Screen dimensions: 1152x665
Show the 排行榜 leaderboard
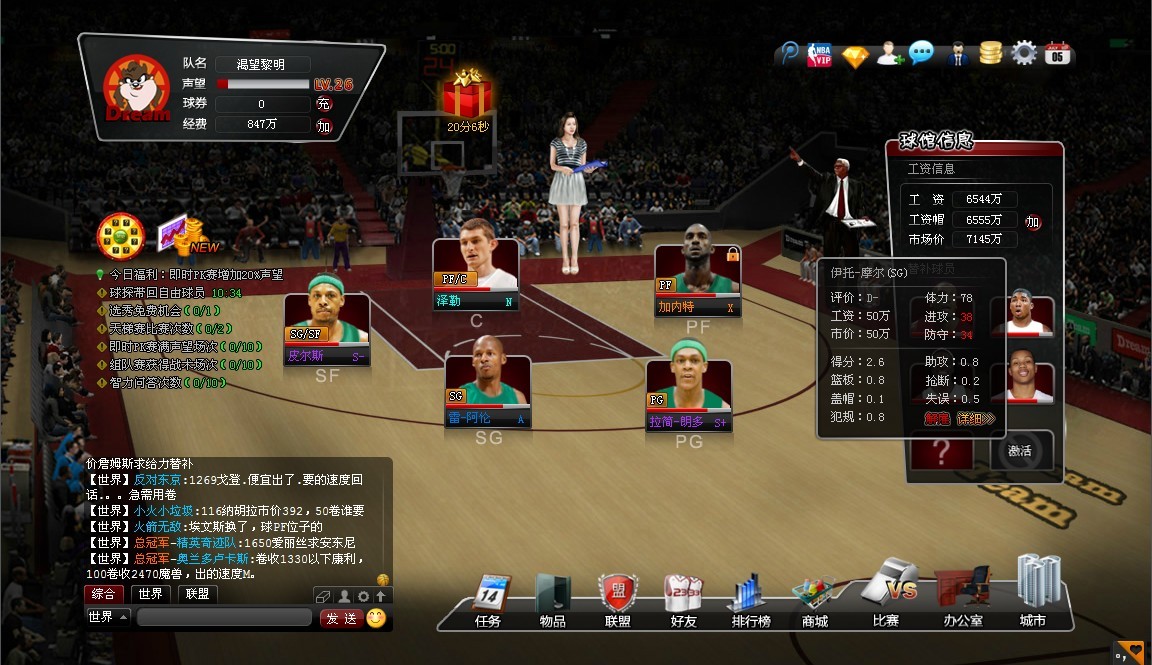[x=749, y=599]
